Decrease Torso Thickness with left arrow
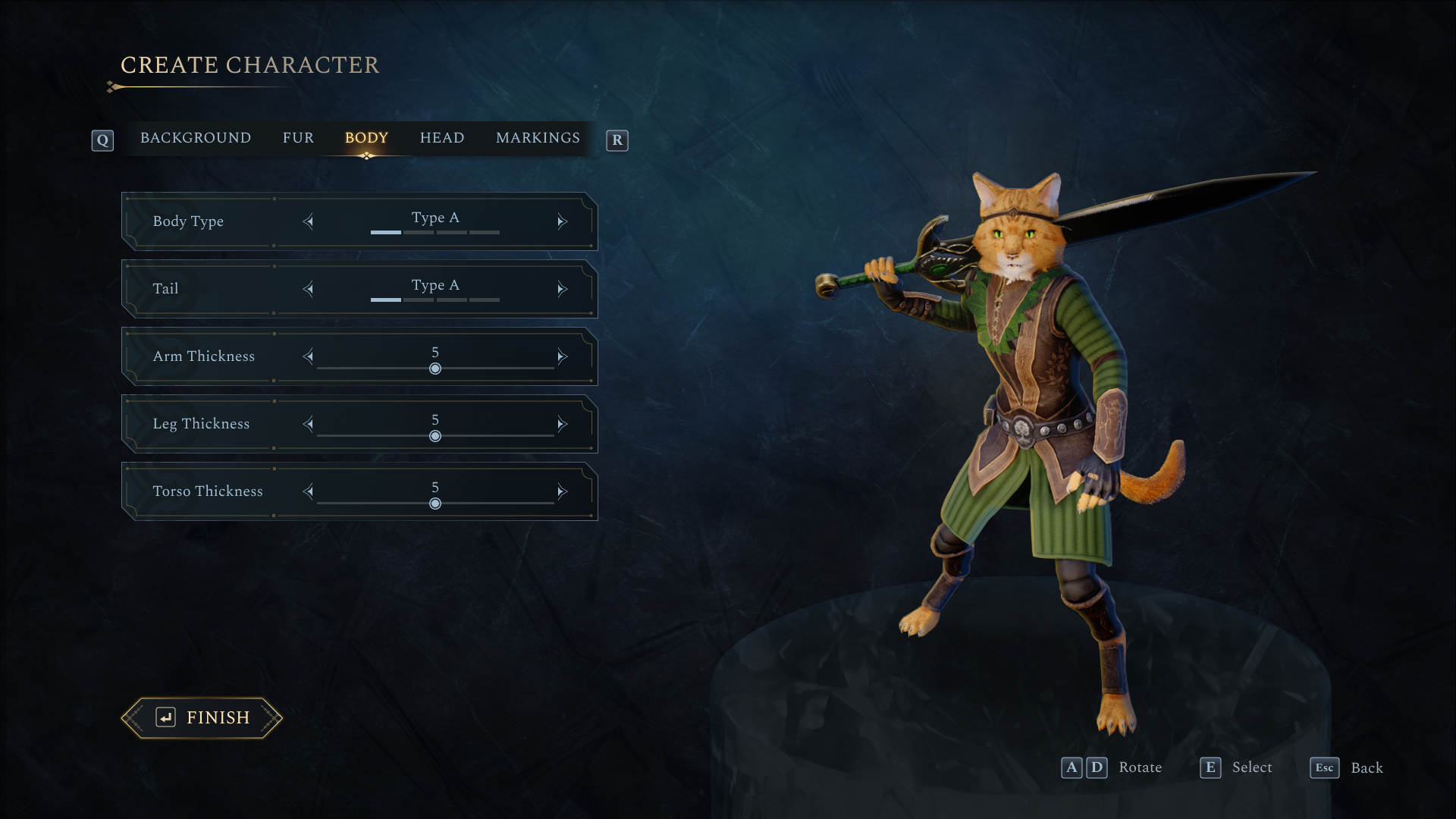 point(308,491)
